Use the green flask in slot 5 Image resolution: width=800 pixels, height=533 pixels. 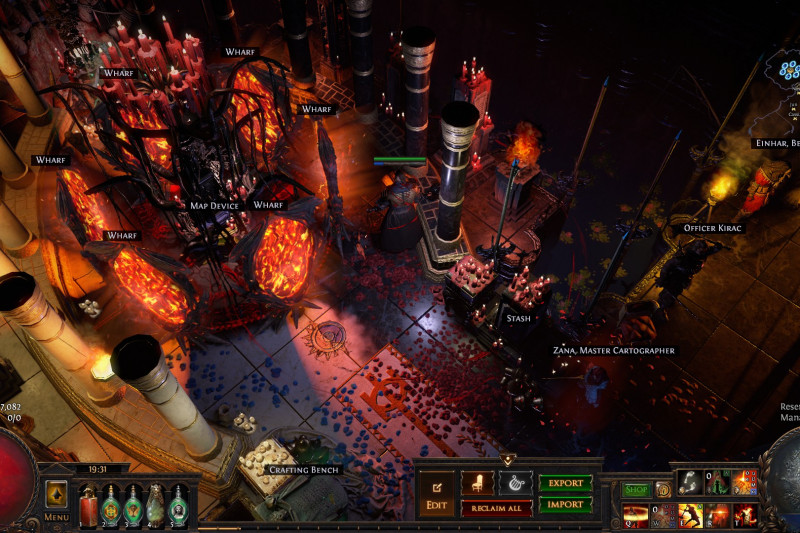tap(179, 503)
